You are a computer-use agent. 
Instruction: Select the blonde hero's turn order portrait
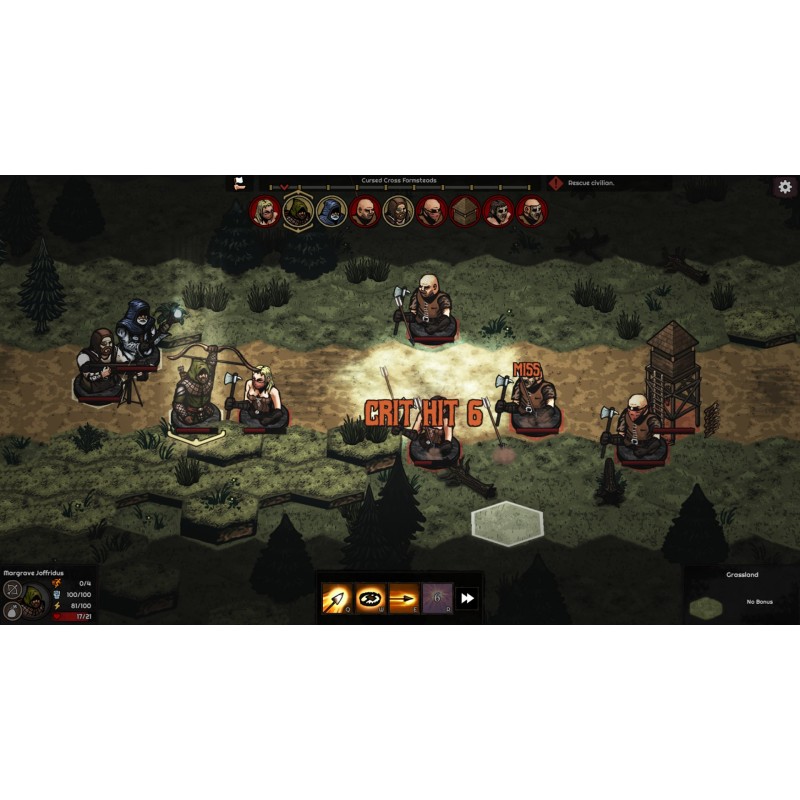click(x=265, y=211)
